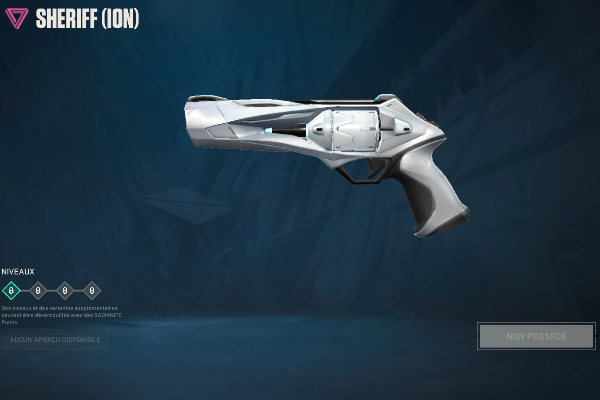Select the highlighted green level diamond
600x400 pixels.
coord(11,291)
